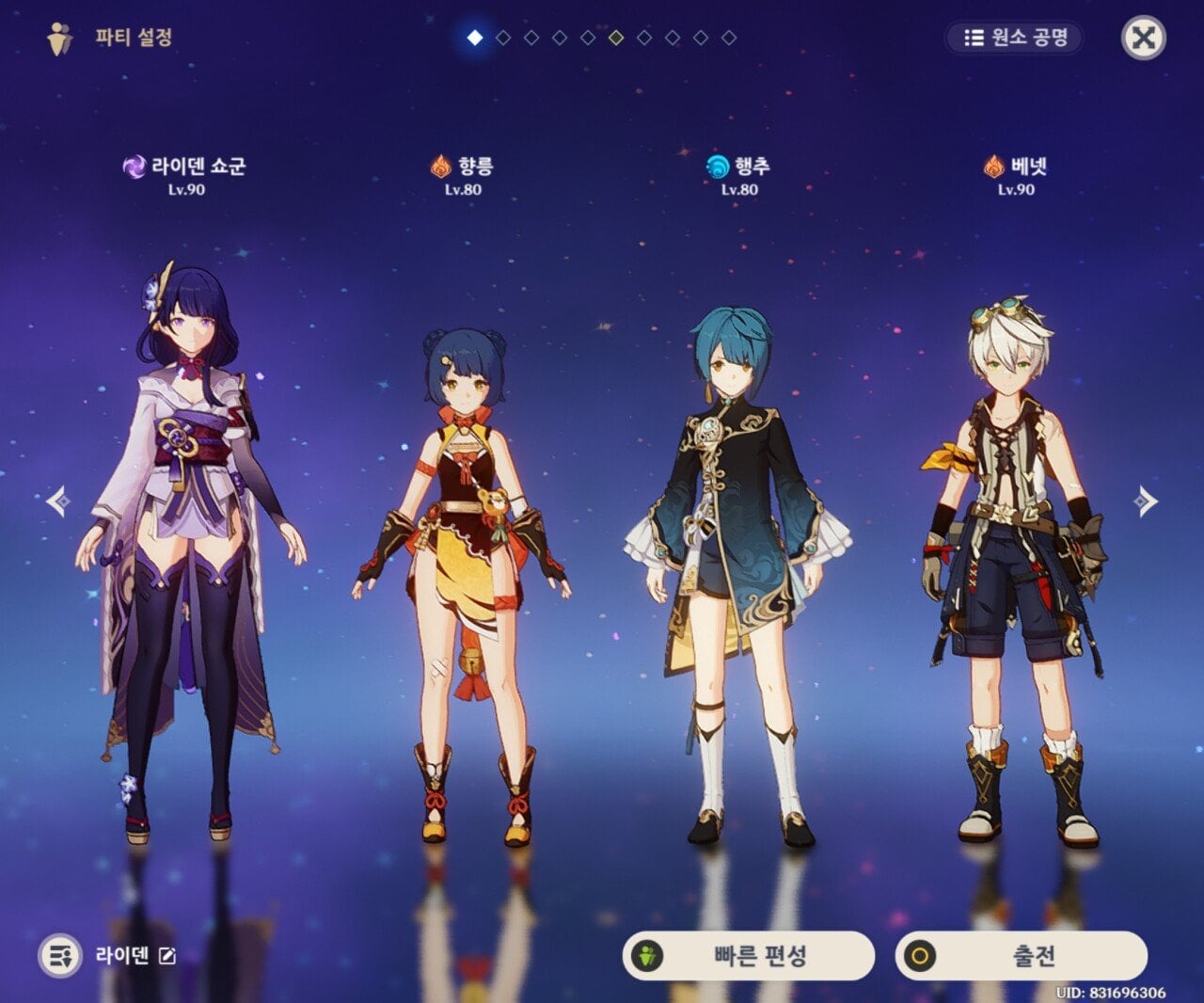Switch to the previous party with left arrow
Screen dimensions: 1204x1003
(x=58, y=501)
